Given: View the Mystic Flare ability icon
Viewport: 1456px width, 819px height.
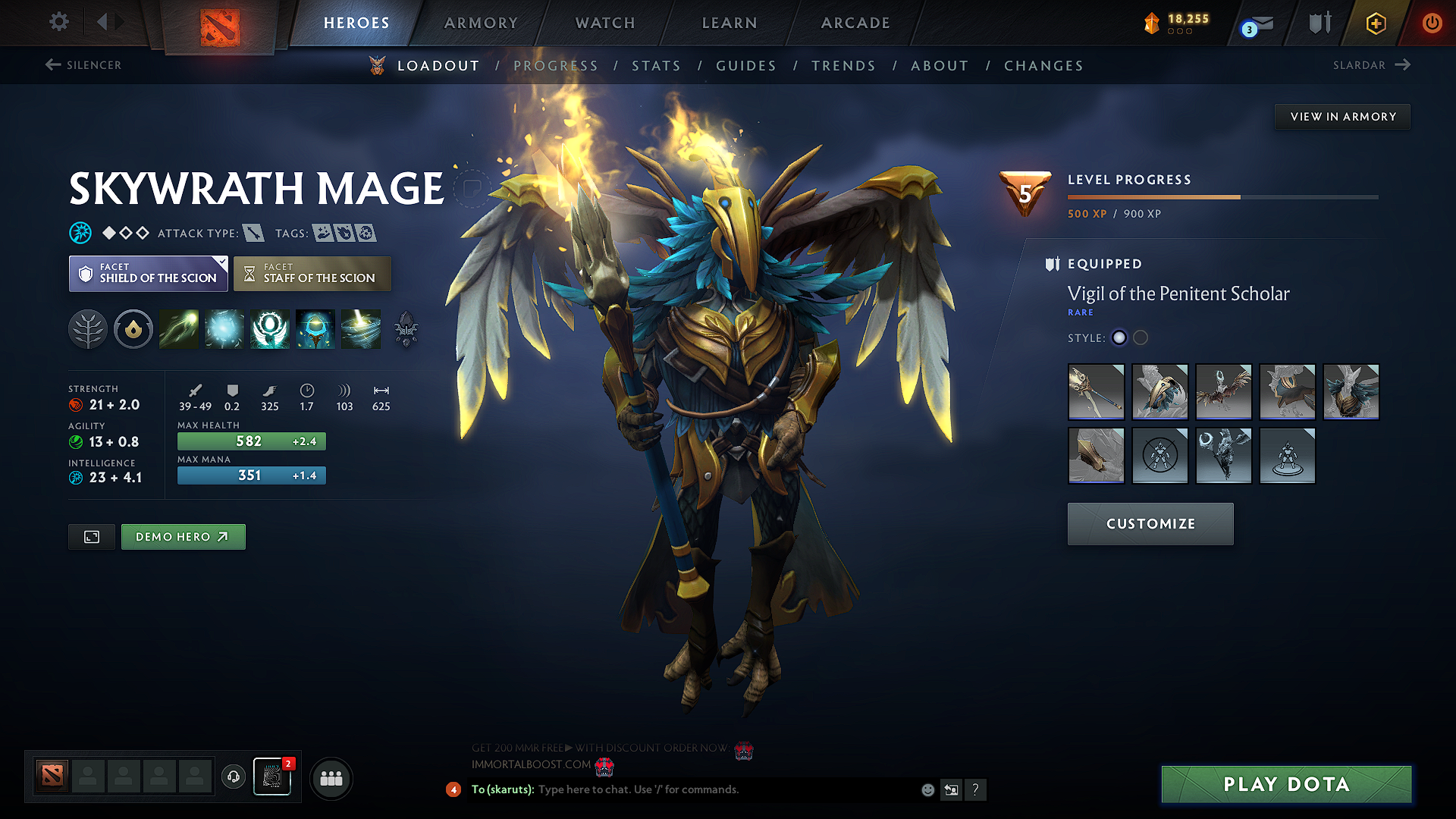Looking at the screenshot, I should pyautogui.click(x=360, y=329).
